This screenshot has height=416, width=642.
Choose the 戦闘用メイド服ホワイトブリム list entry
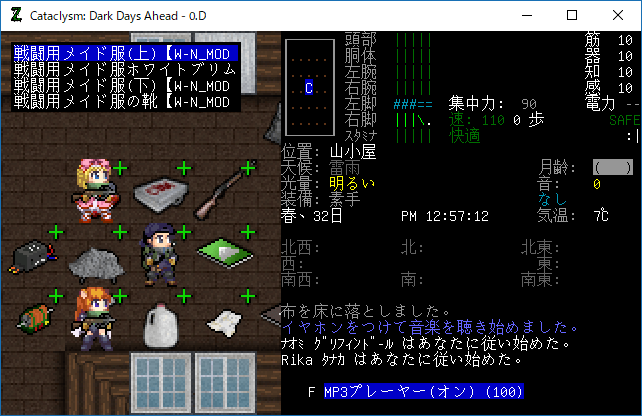[124, 69]
